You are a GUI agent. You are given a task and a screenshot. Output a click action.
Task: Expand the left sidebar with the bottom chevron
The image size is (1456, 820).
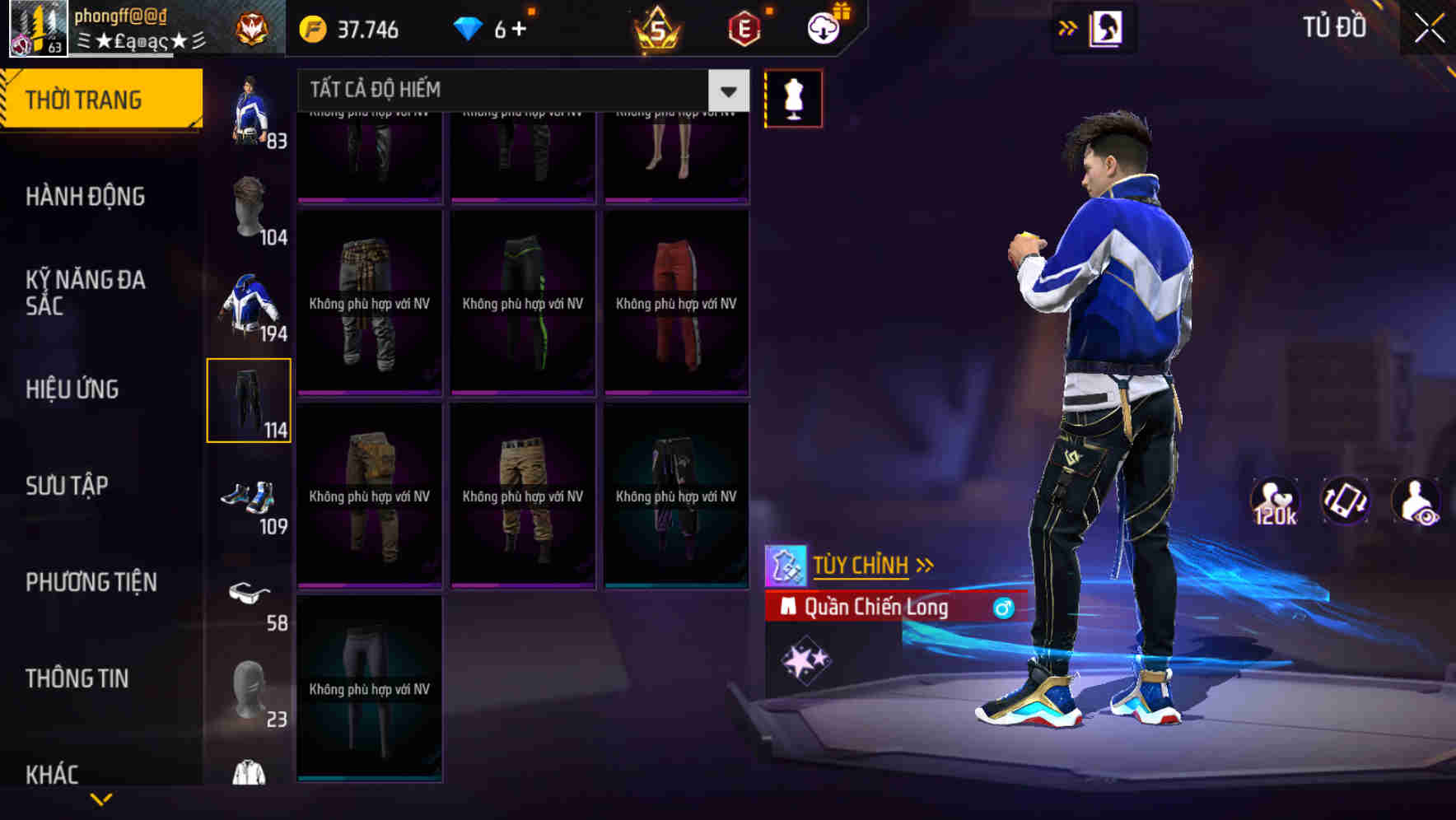pyautogui.click(x=101, y=797)
